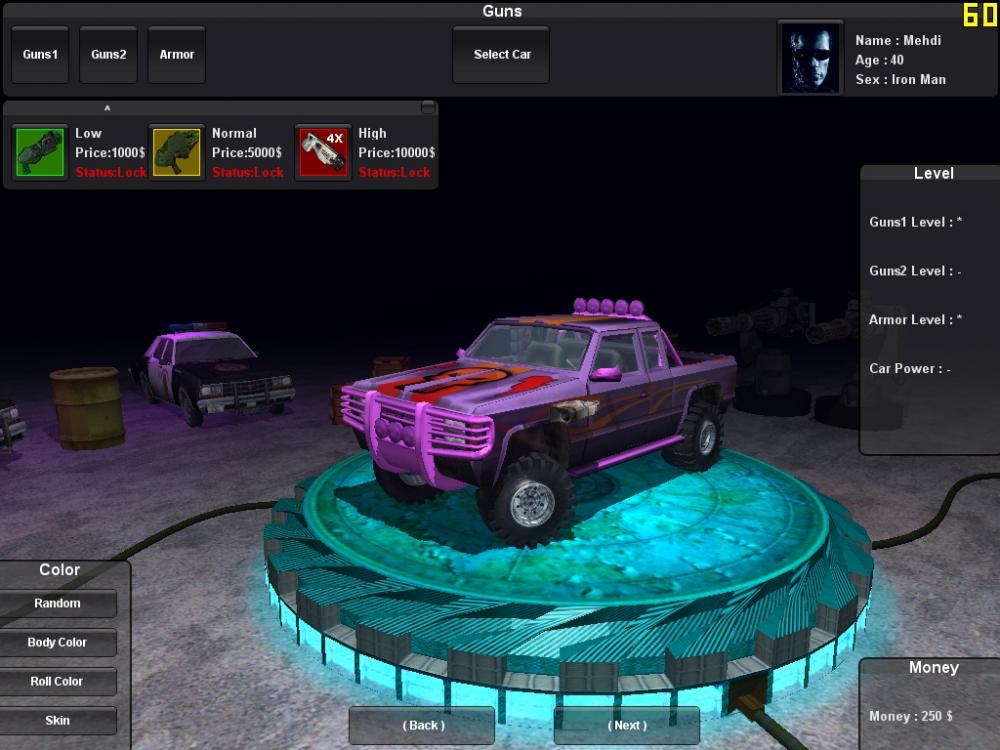Open the Guns1 category
Image resolution: width=1000 pixels, height=750 pixels.
click(x=40, y=55)
